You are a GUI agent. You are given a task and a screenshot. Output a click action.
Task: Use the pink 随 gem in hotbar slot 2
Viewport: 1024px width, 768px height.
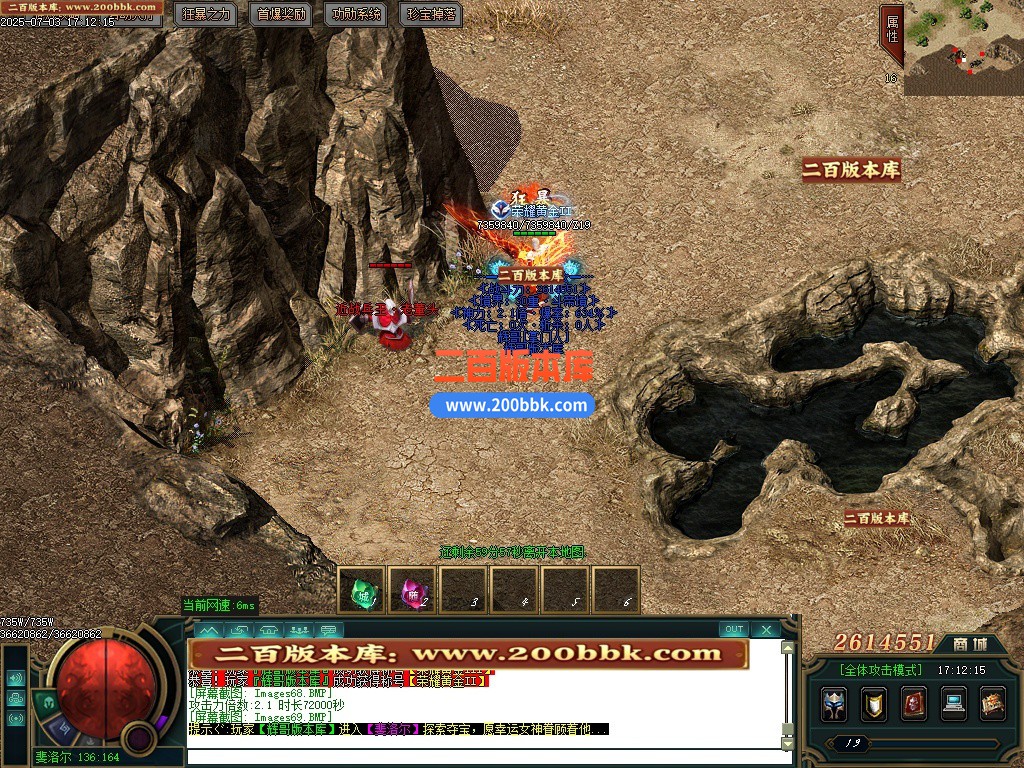point(412,590)
